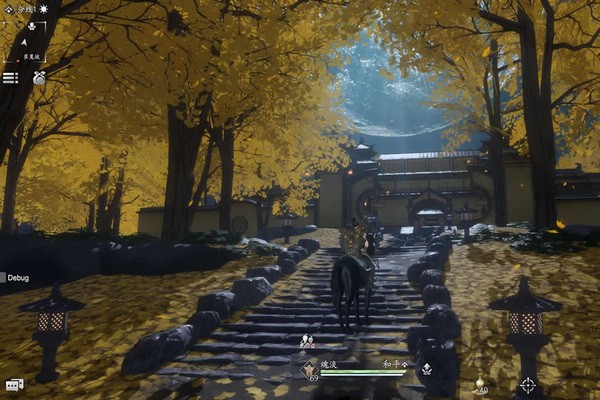600x400 pixels.
Task: Open the Debug panel
Action: tap(18, 277)
